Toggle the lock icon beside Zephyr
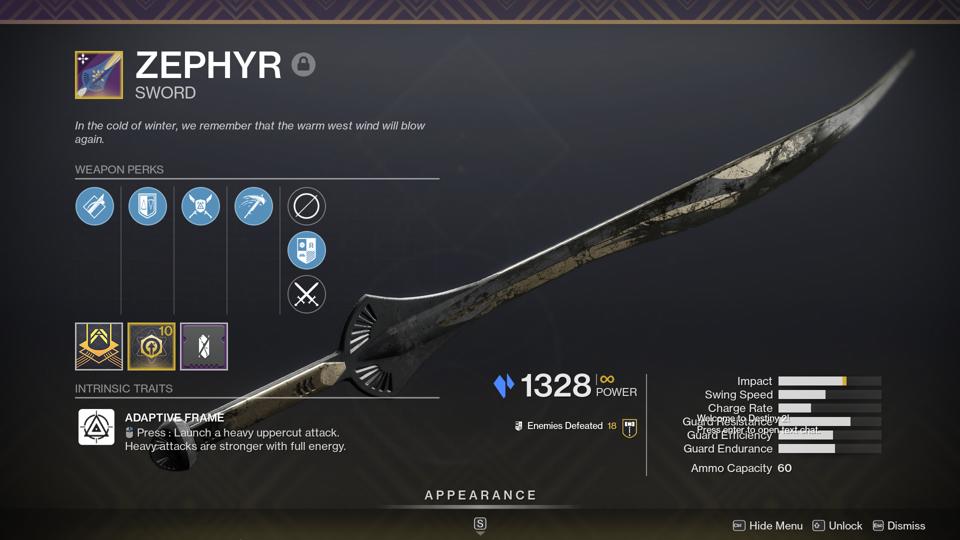960x540 pixels. click(x=303, y=65)
